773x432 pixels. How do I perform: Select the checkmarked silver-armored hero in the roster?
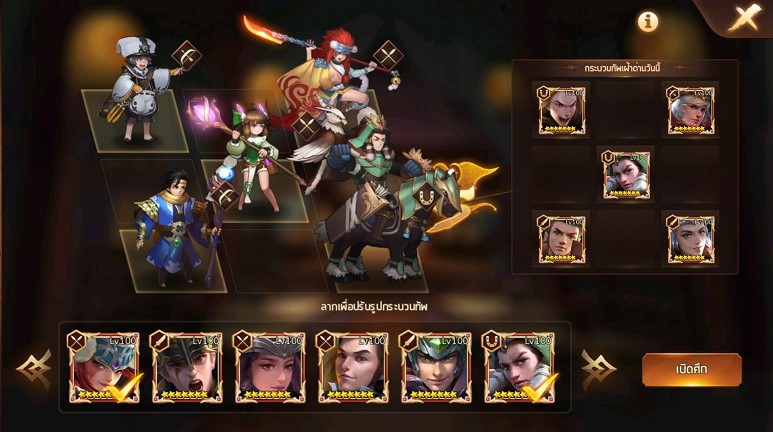click(519, 367)
